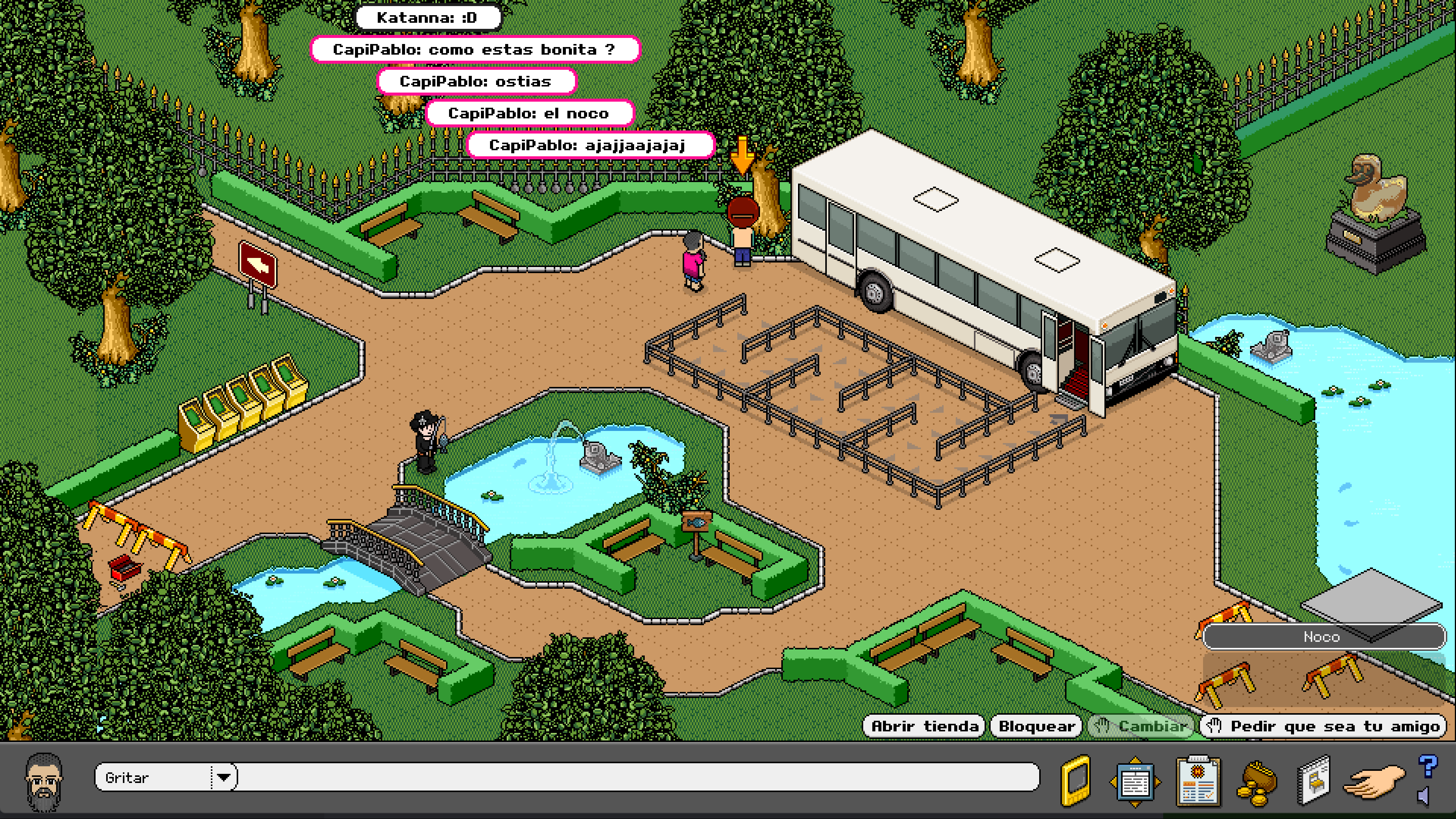This screenshot has height=819, width=1456.
Task: Open the clipboard with H badge icon
Action: tap(1198, 782)
